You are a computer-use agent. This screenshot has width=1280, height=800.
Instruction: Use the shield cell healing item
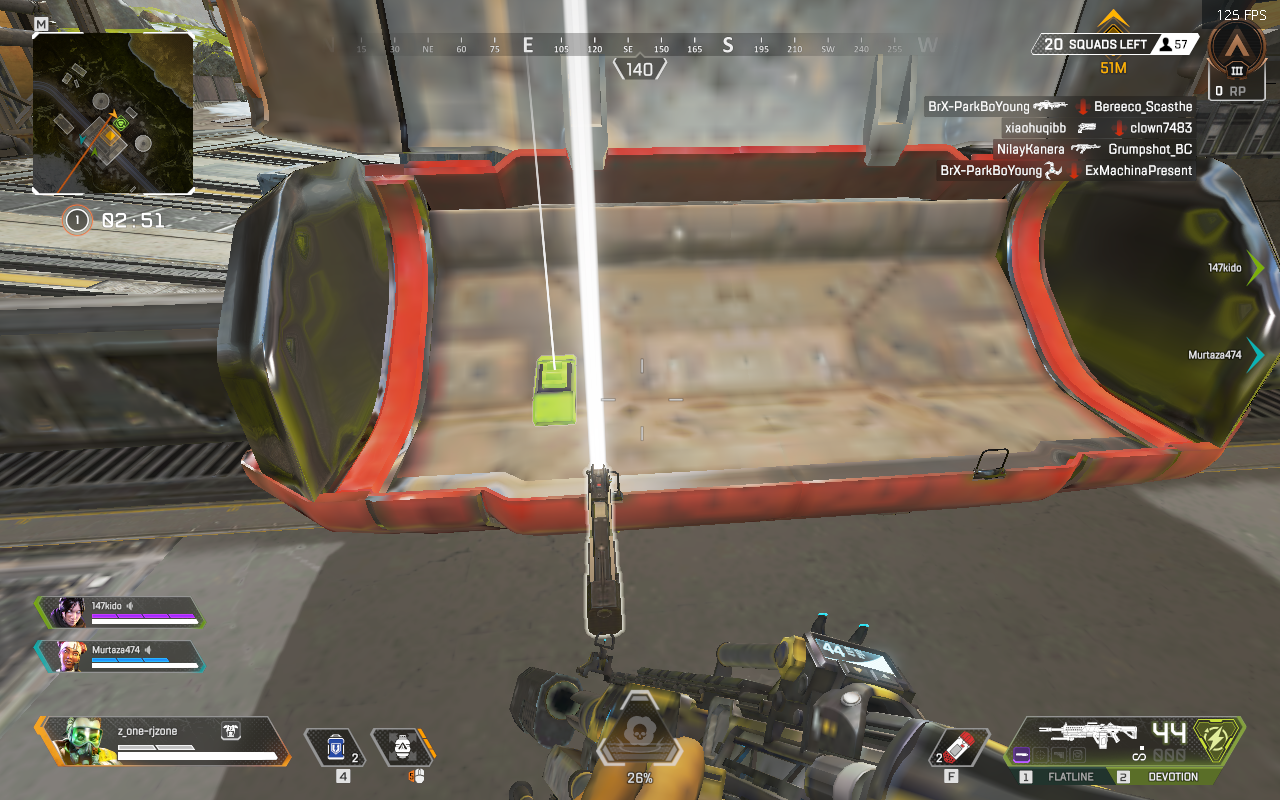point(336,747)
